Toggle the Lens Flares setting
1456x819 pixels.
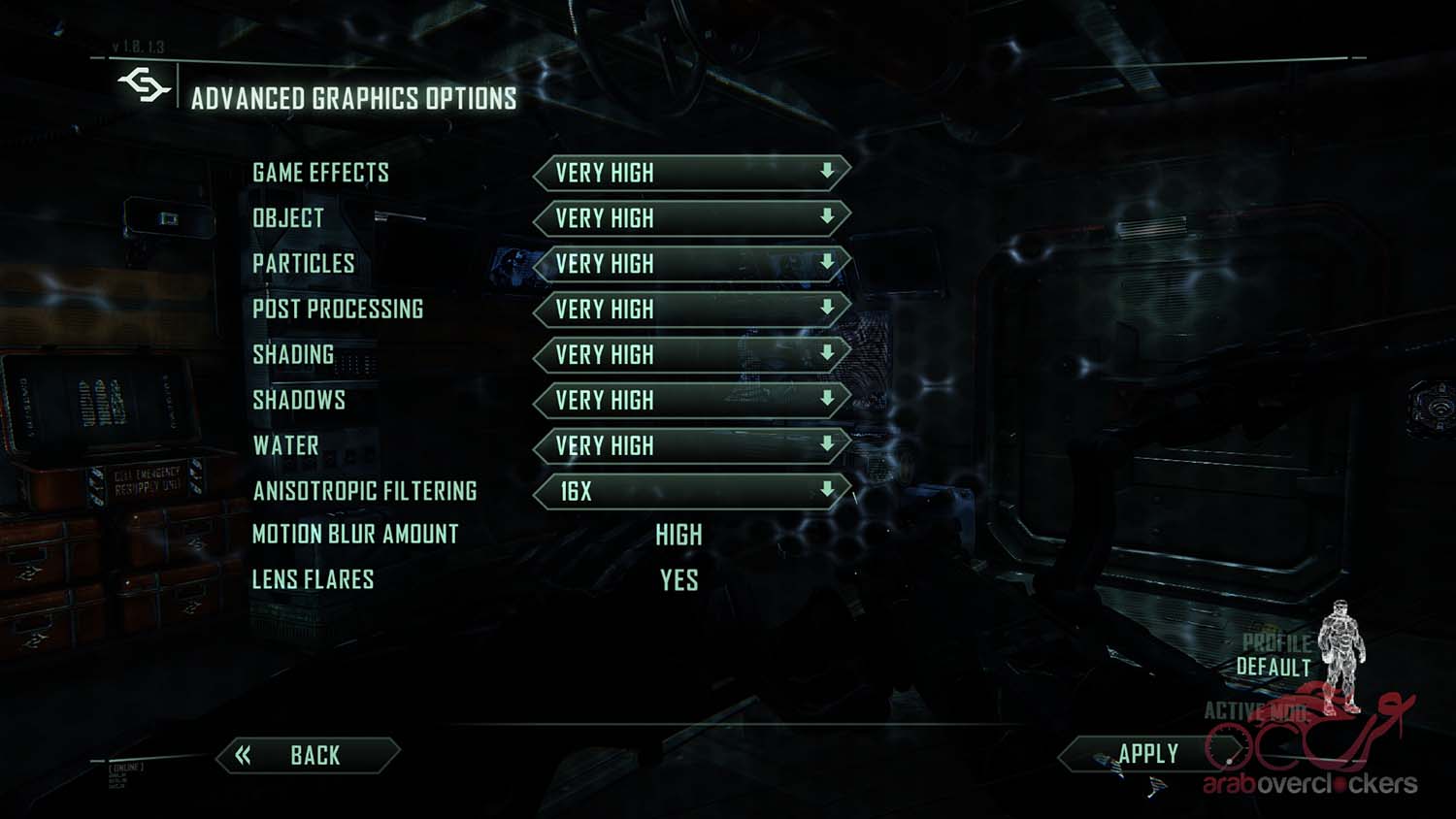(678, 580)
